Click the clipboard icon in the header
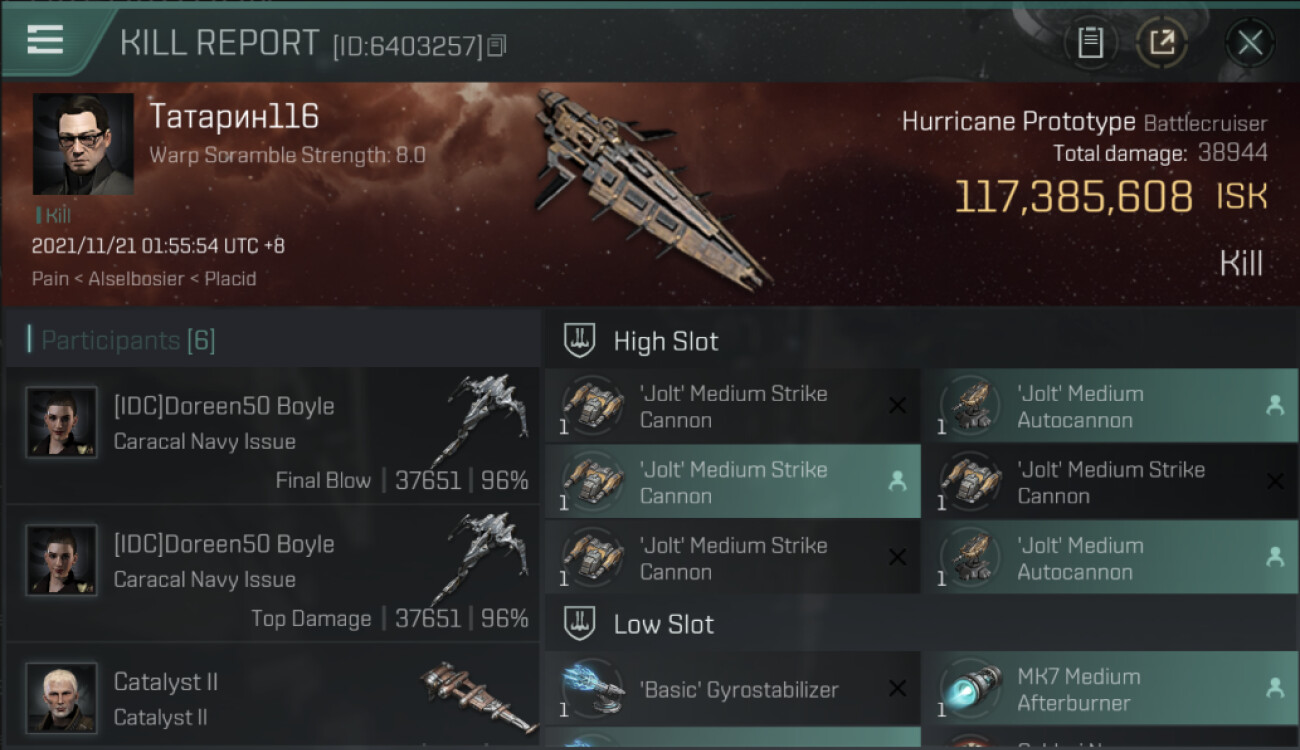 tap(1090, 42)
